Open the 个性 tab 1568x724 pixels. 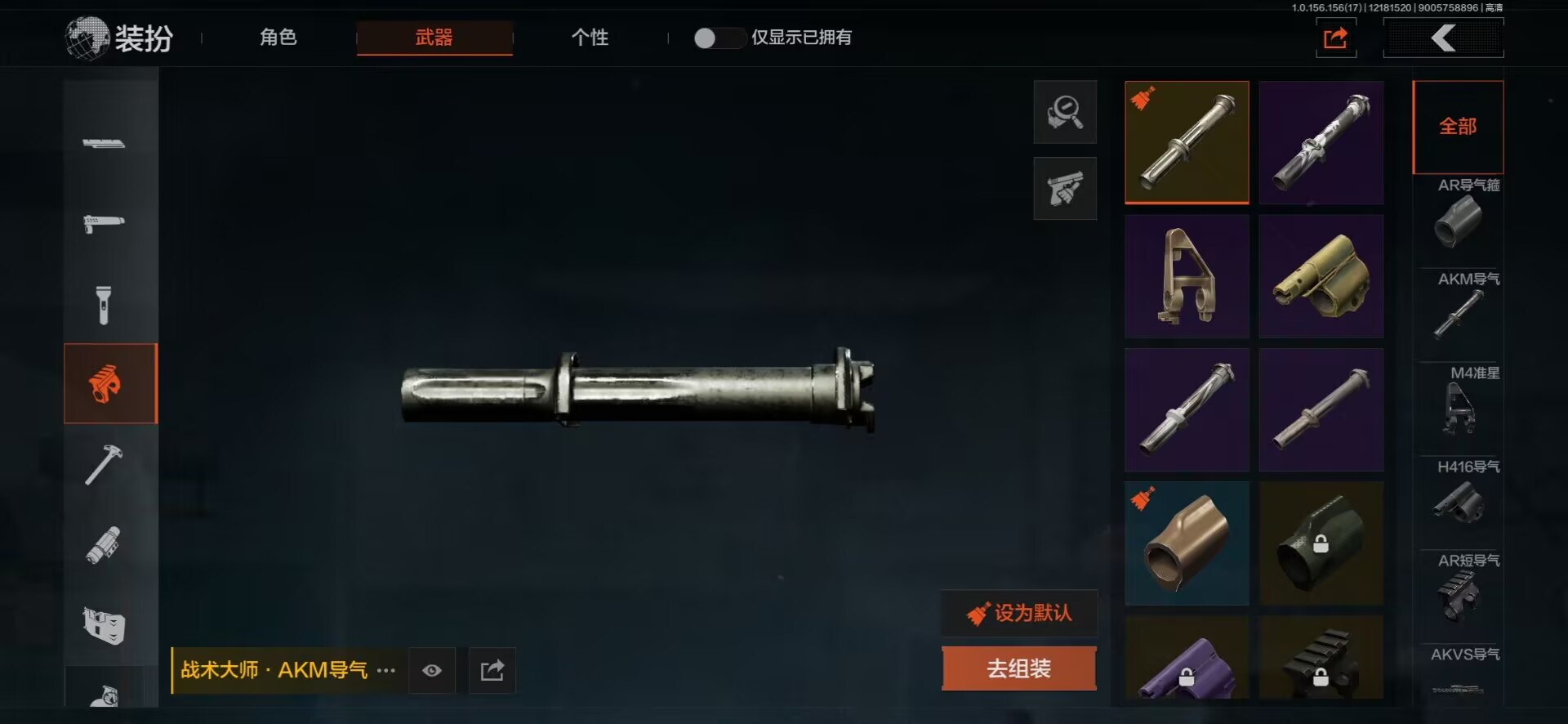pos(590,38)
